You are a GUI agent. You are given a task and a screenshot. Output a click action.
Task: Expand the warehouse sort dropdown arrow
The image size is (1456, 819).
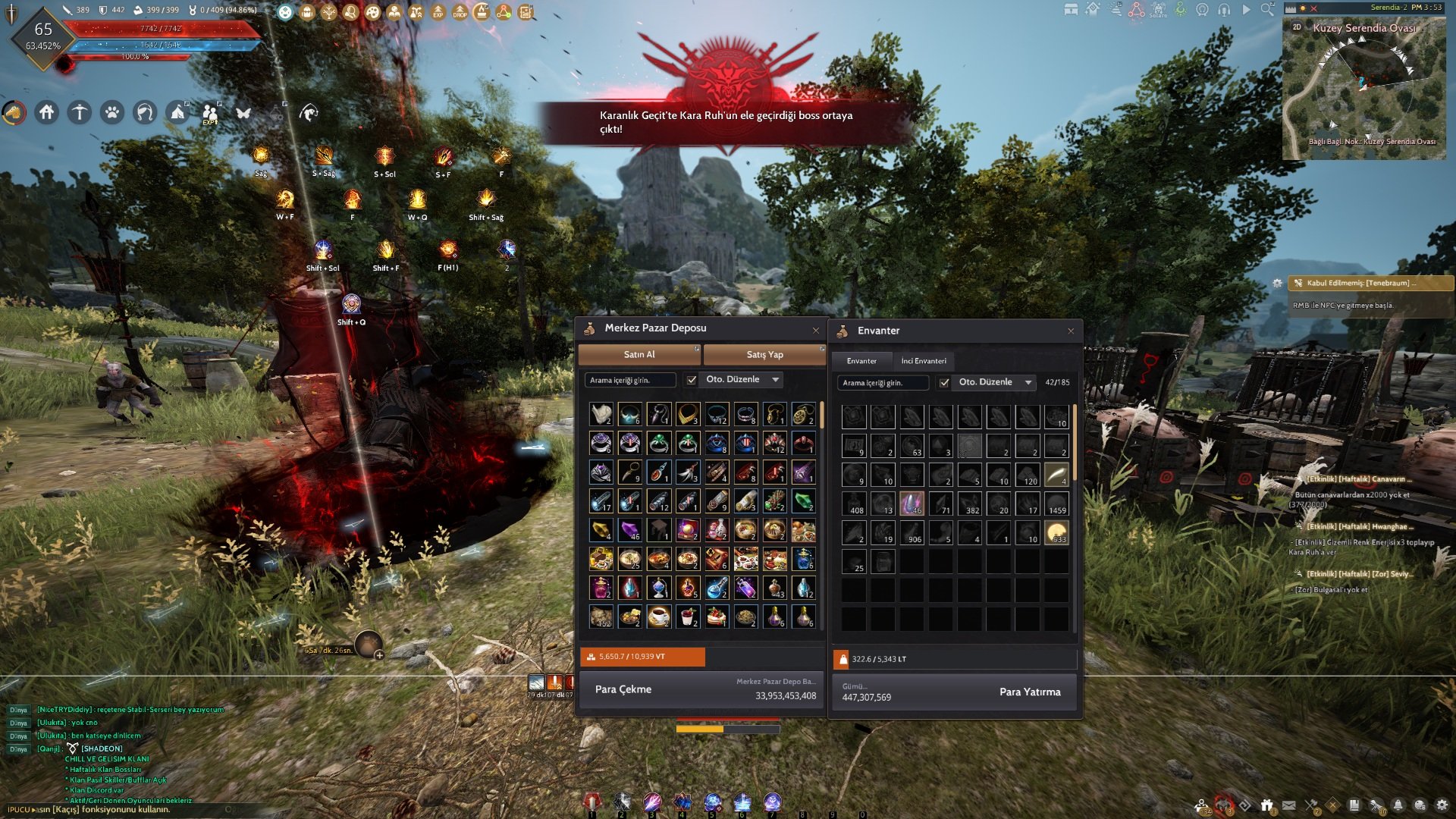(776, 380)
